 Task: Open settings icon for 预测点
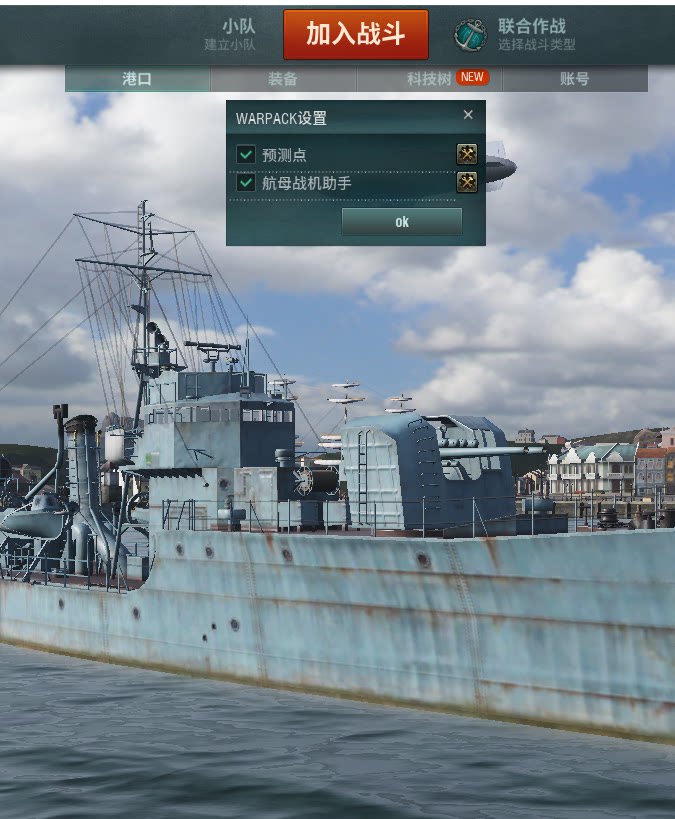(x=466, y=154)
